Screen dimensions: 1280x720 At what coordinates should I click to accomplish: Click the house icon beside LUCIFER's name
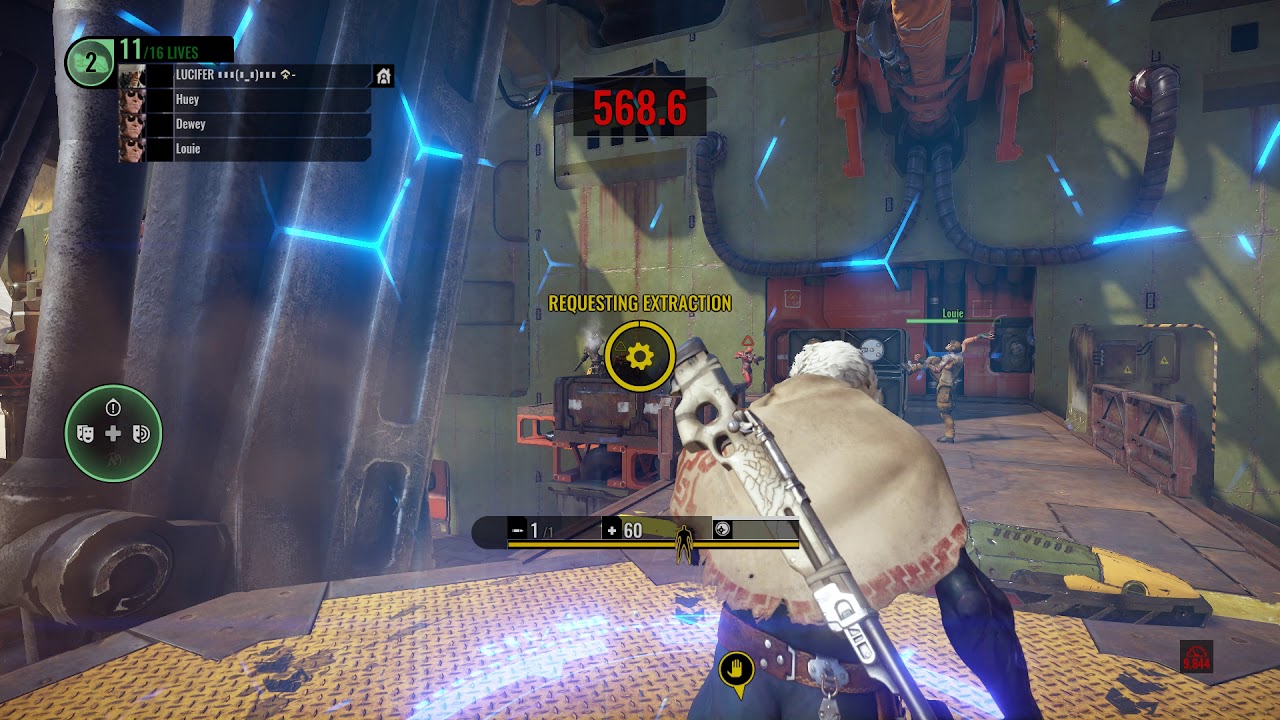point(383,76)
